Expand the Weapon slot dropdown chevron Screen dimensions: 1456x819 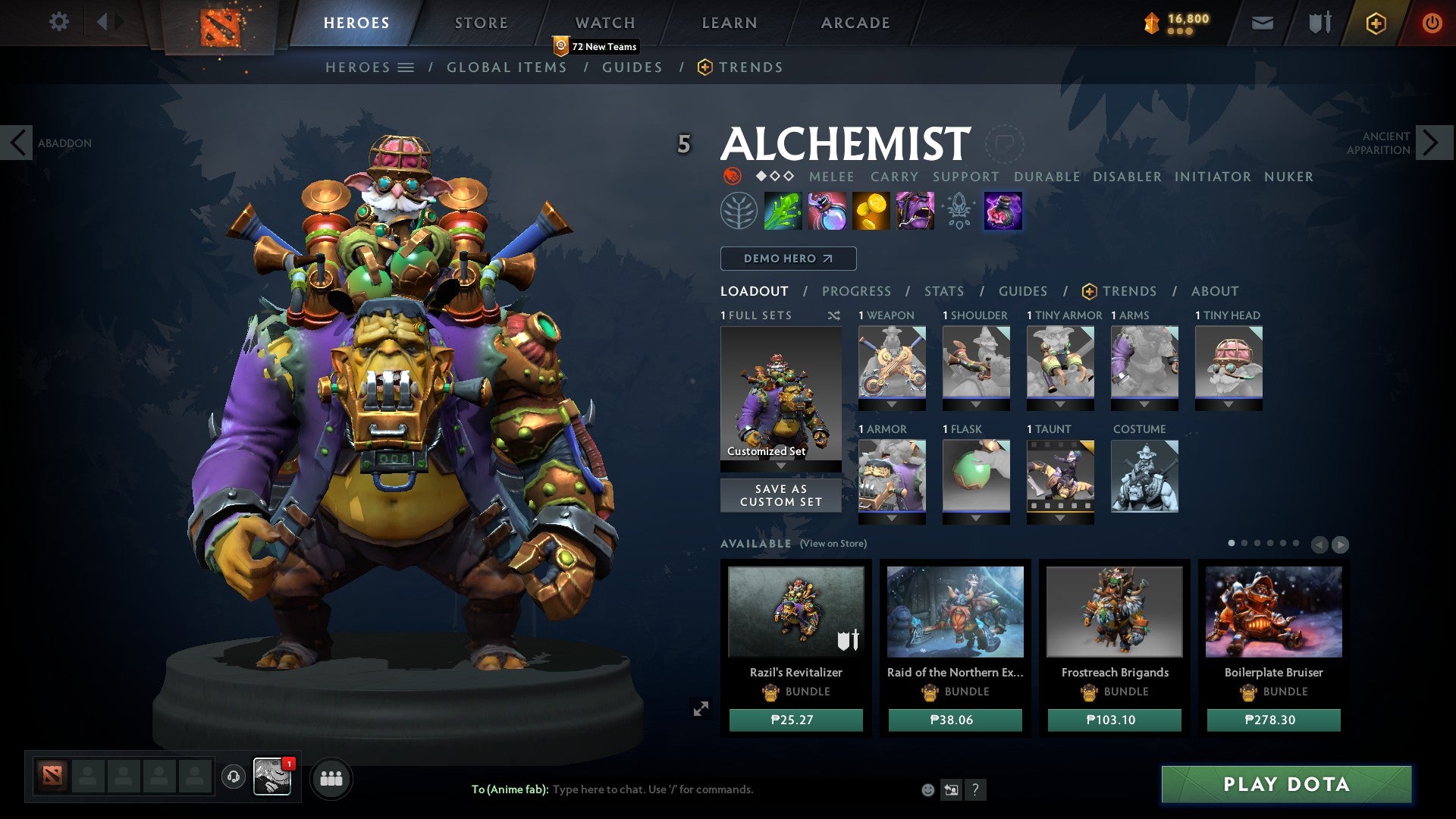(x=892, y=406)
